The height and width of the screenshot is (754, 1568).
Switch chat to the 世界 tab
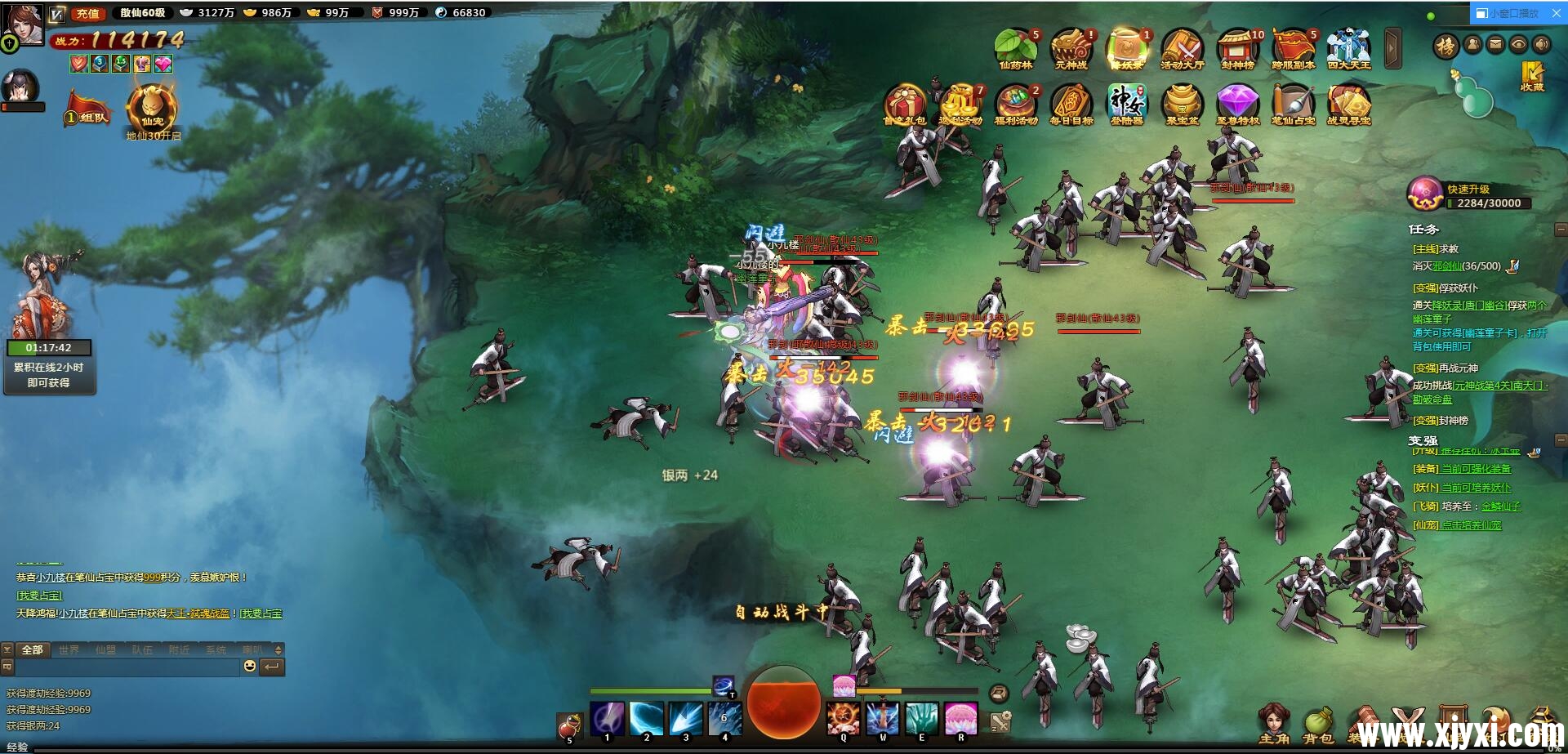point(69,650)
